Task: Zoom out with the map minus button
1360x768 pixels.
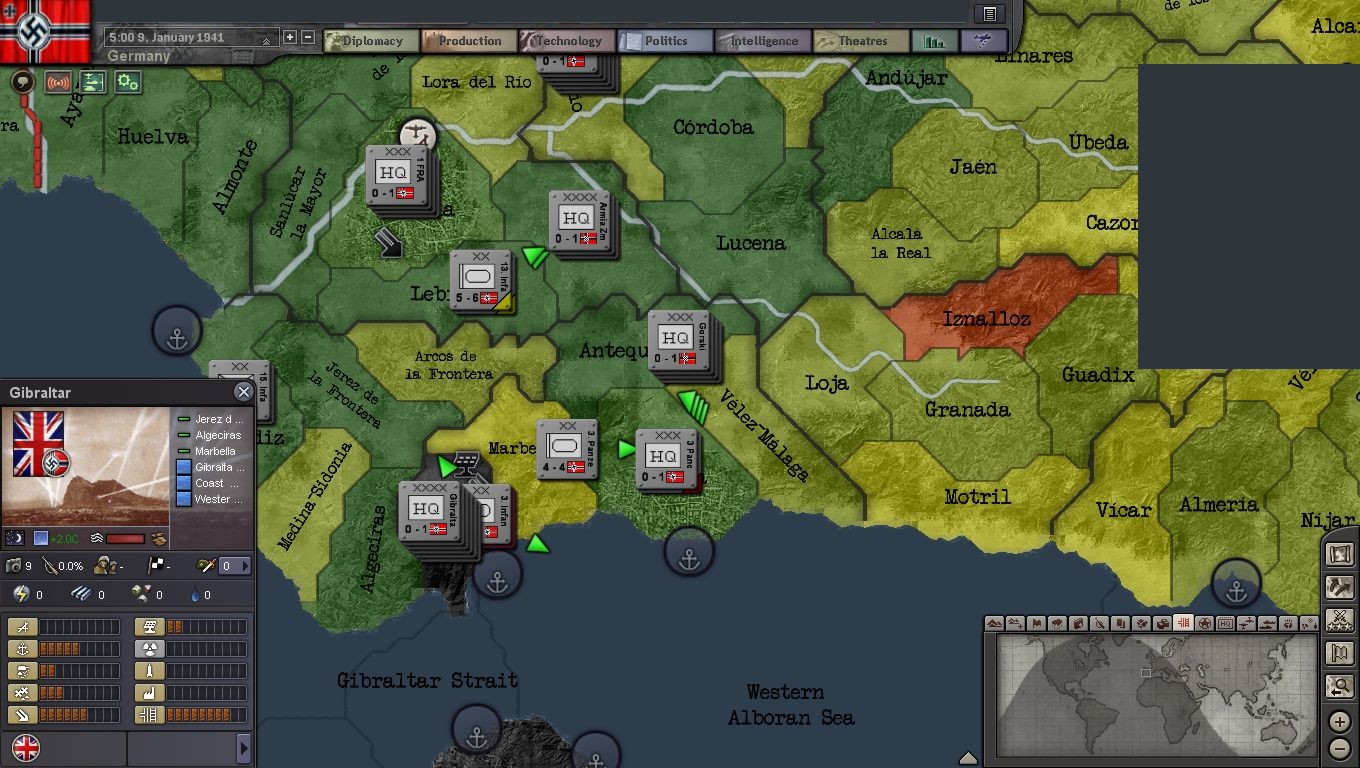Action: click(x=1340, y=748)
